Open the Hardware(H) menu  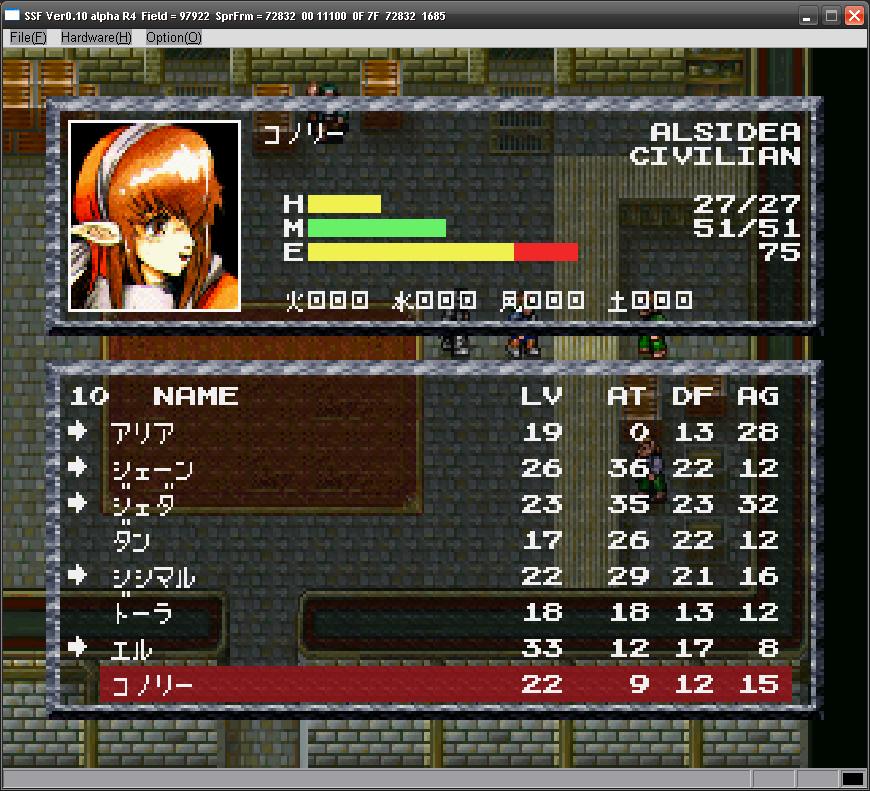[96, 37]
